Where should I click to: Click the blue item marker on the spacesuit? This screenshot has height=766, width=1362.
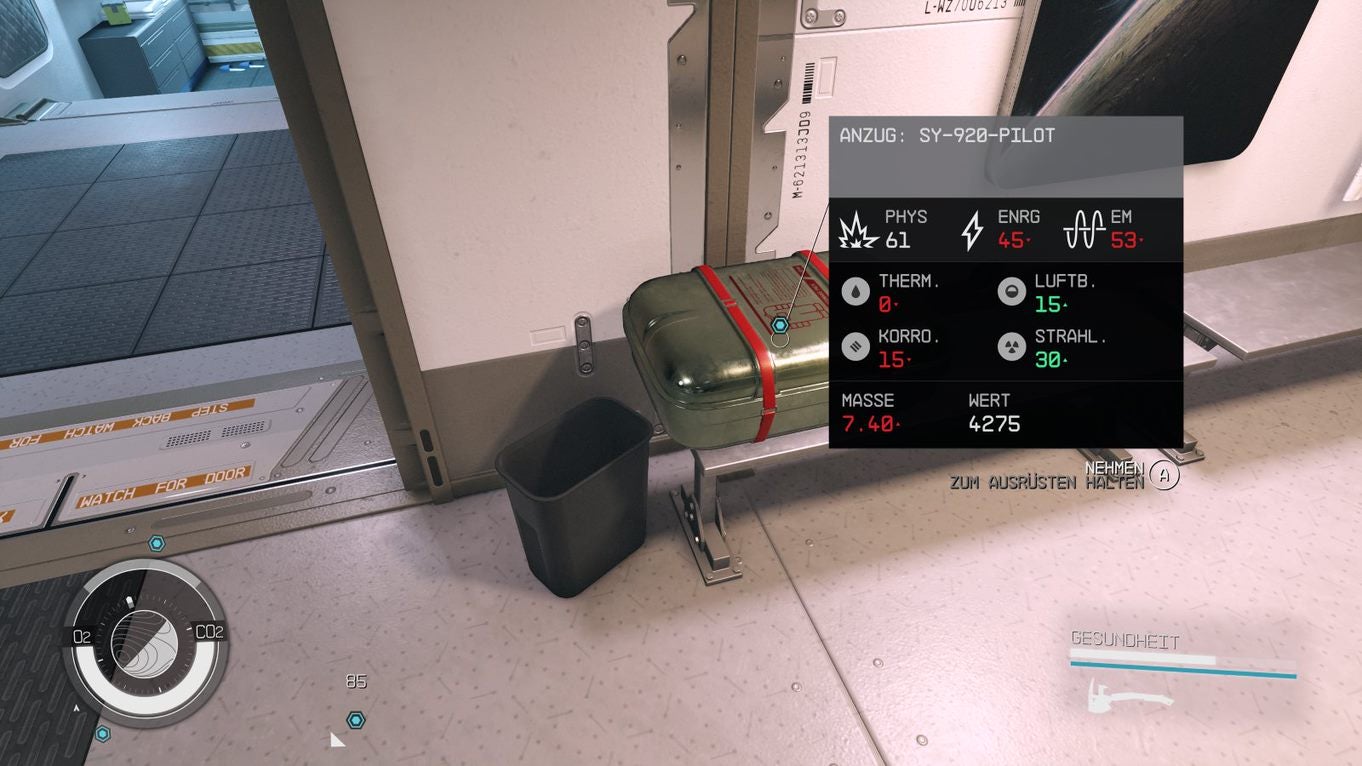(781, 324)
